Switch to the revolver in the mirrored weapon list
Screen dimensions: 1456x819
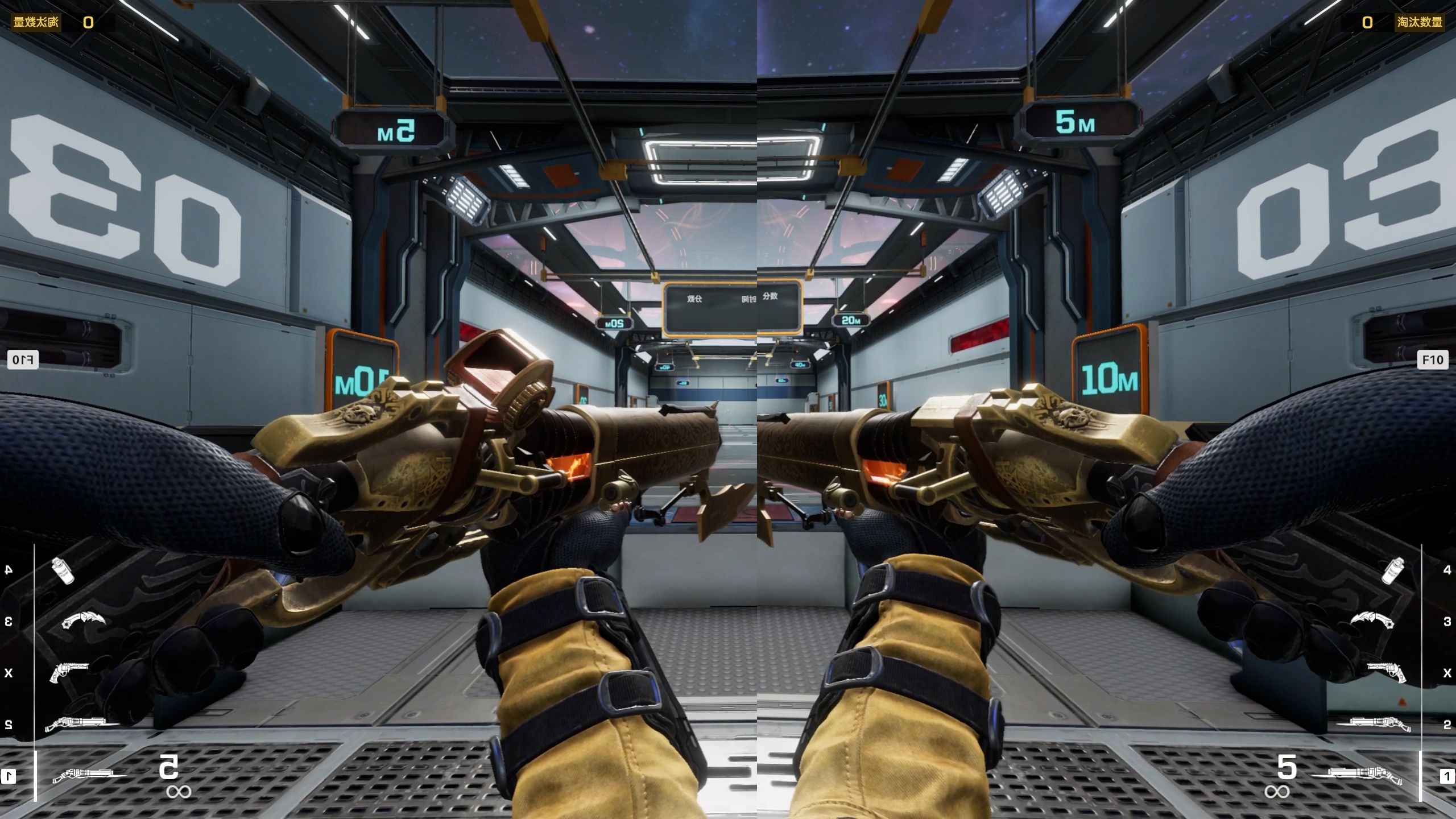69,673
